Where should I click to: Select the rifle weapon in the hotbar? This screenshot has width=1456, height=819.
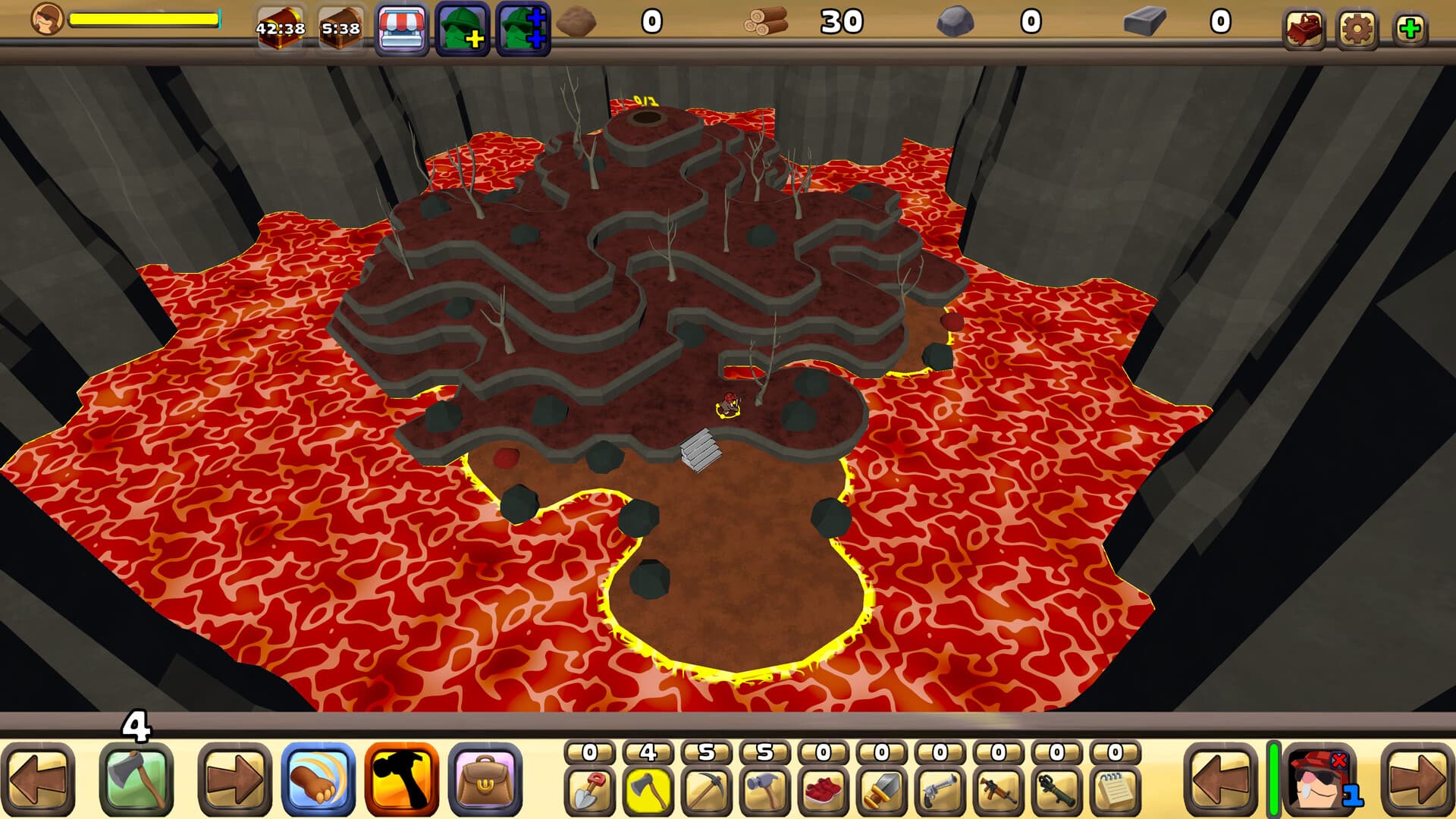997,789
